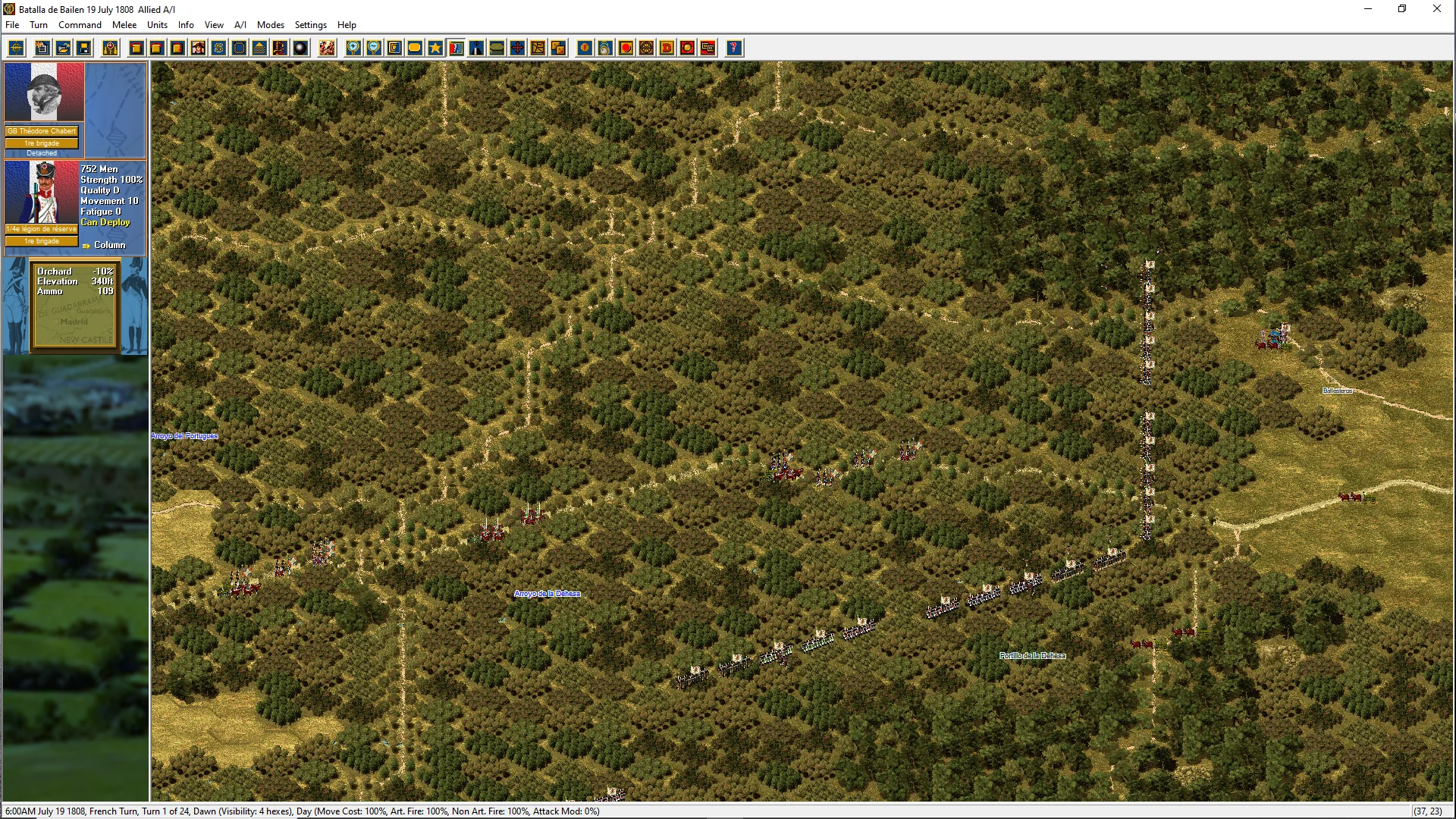The width and height of the screenshot is (1456, 819).
Task: Click the gold star toolbar button
Action: tap(435, 49)
